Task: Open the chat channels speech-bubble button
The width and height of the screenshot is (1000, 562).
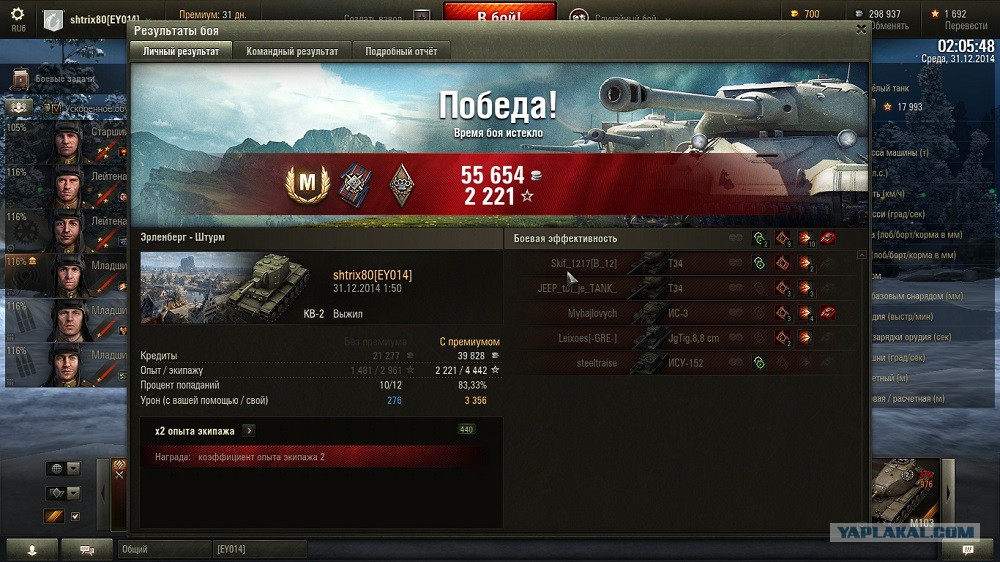Action: click(x=87, y=549)
